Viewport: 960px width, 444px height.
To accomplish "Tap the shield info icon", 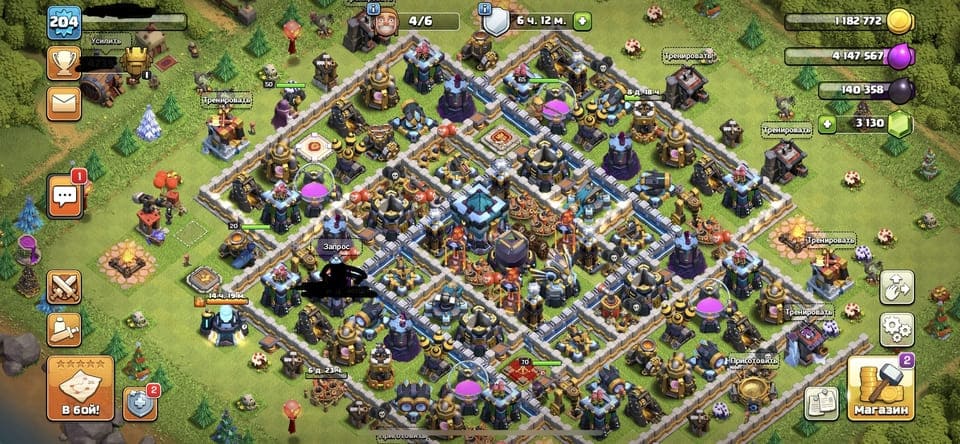I will click(496, 21).
